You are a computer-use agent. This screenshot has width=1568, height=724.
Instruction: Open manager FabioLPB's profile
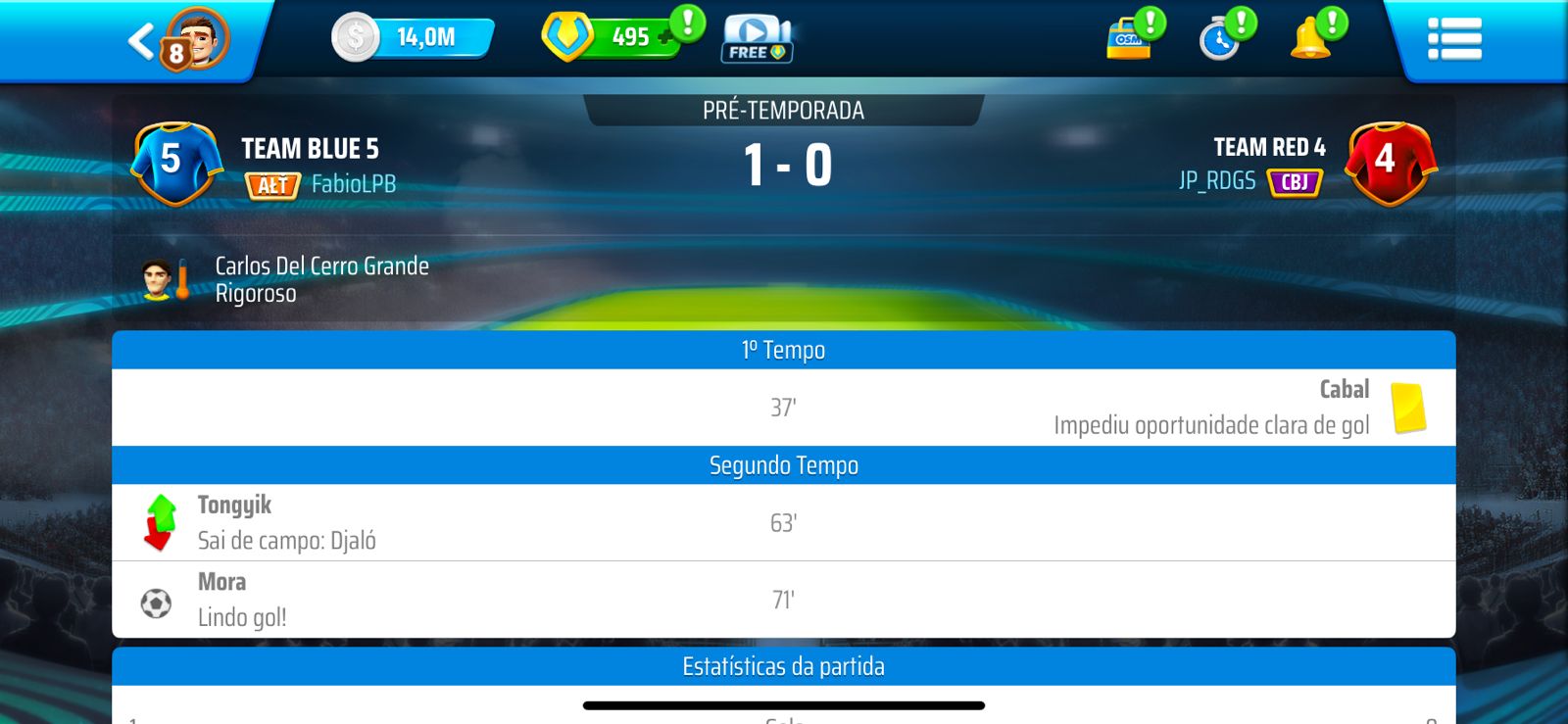pyautogui.click(x=354, y=184)
